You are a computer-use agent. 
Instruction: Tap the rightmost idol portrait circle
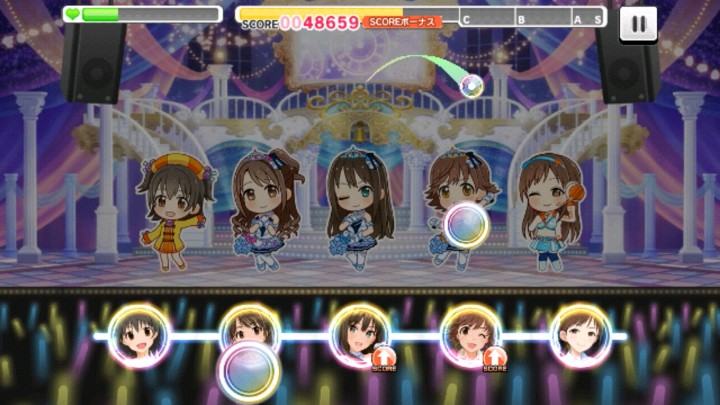pos(580,335)
